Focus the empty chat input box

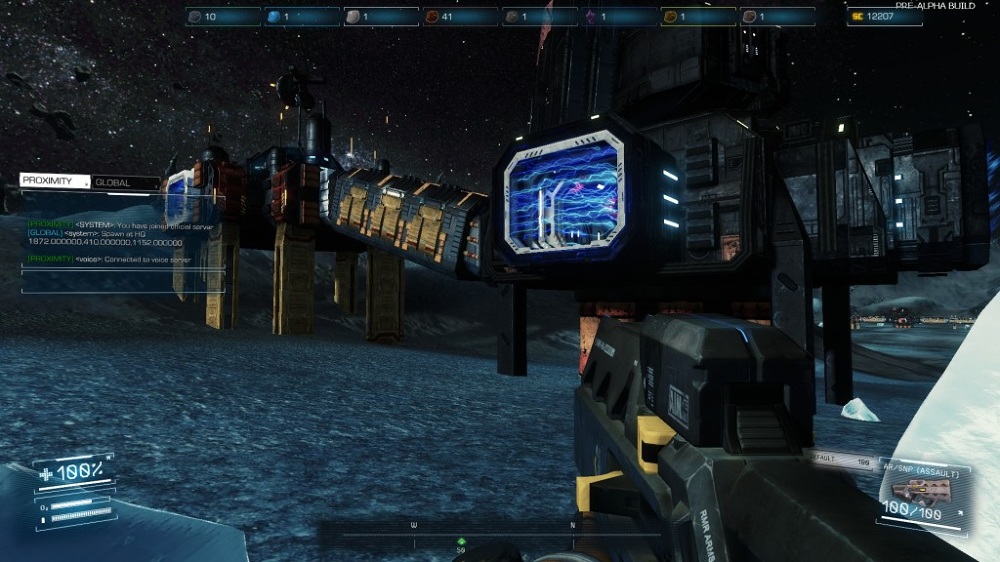pos(122,281)
